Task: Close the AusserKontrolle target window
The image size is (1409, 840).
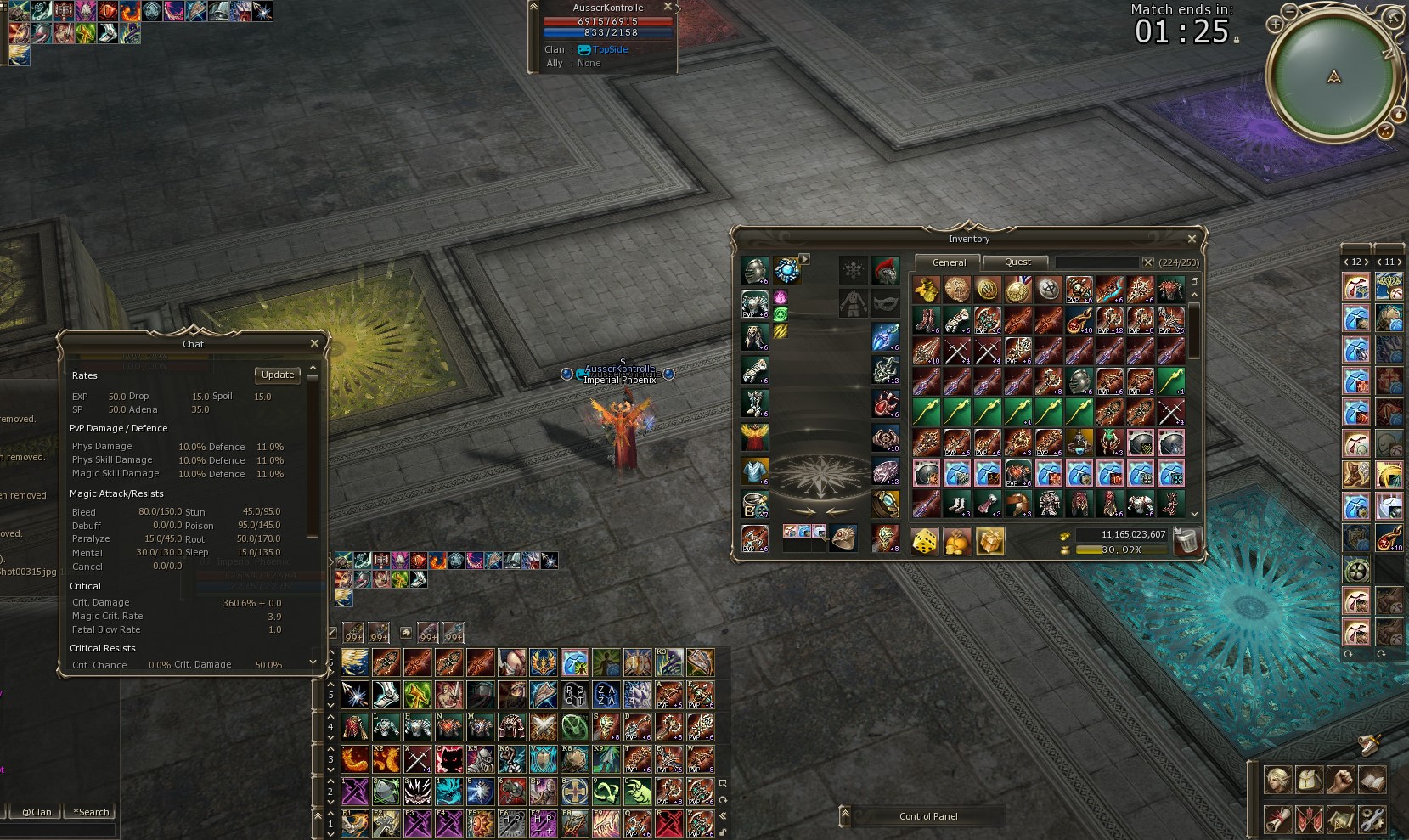Action: pos(668,7)
